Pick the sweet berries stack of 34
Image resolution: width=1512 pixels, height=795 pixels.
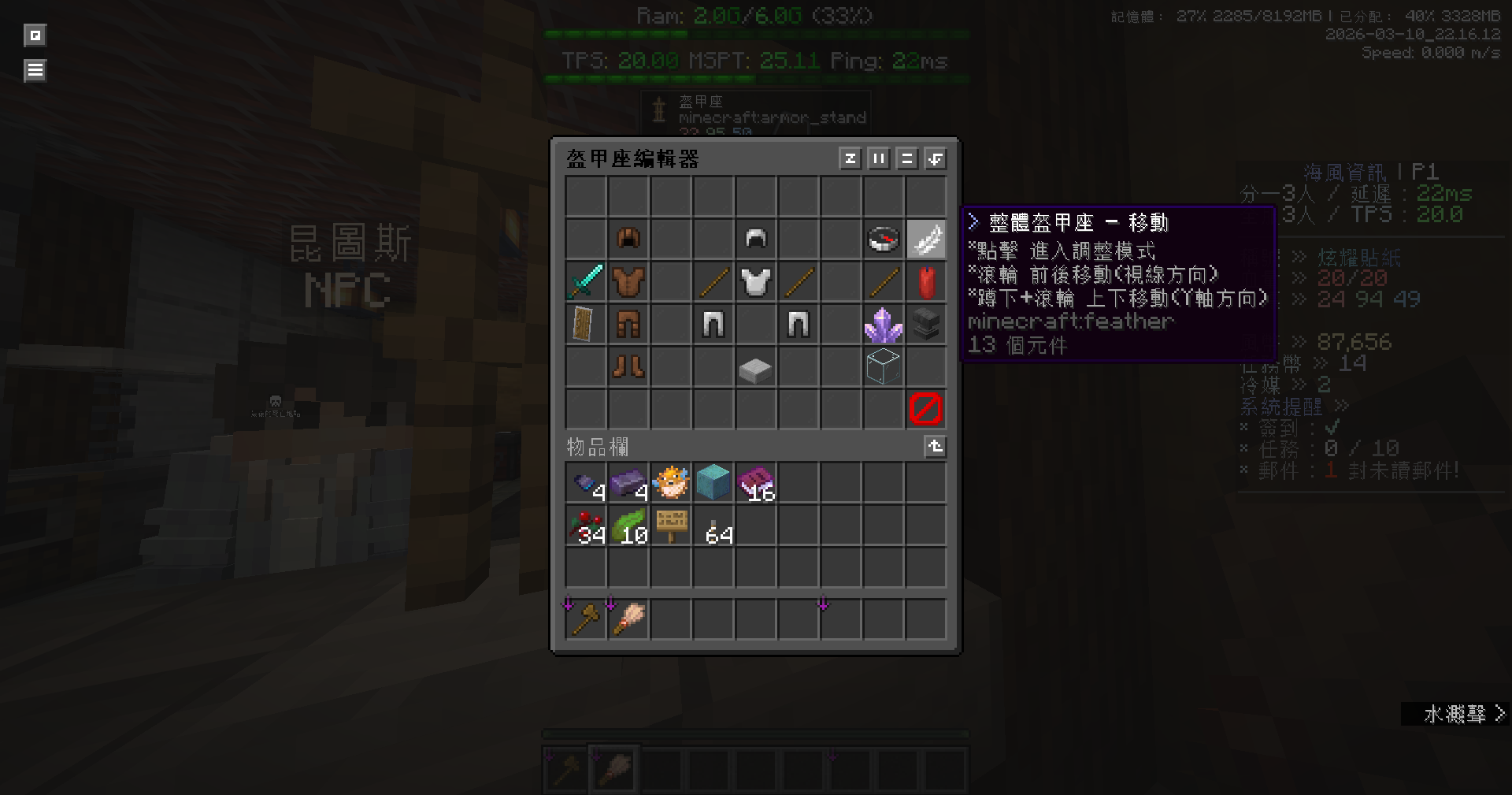tap(586, 526)
